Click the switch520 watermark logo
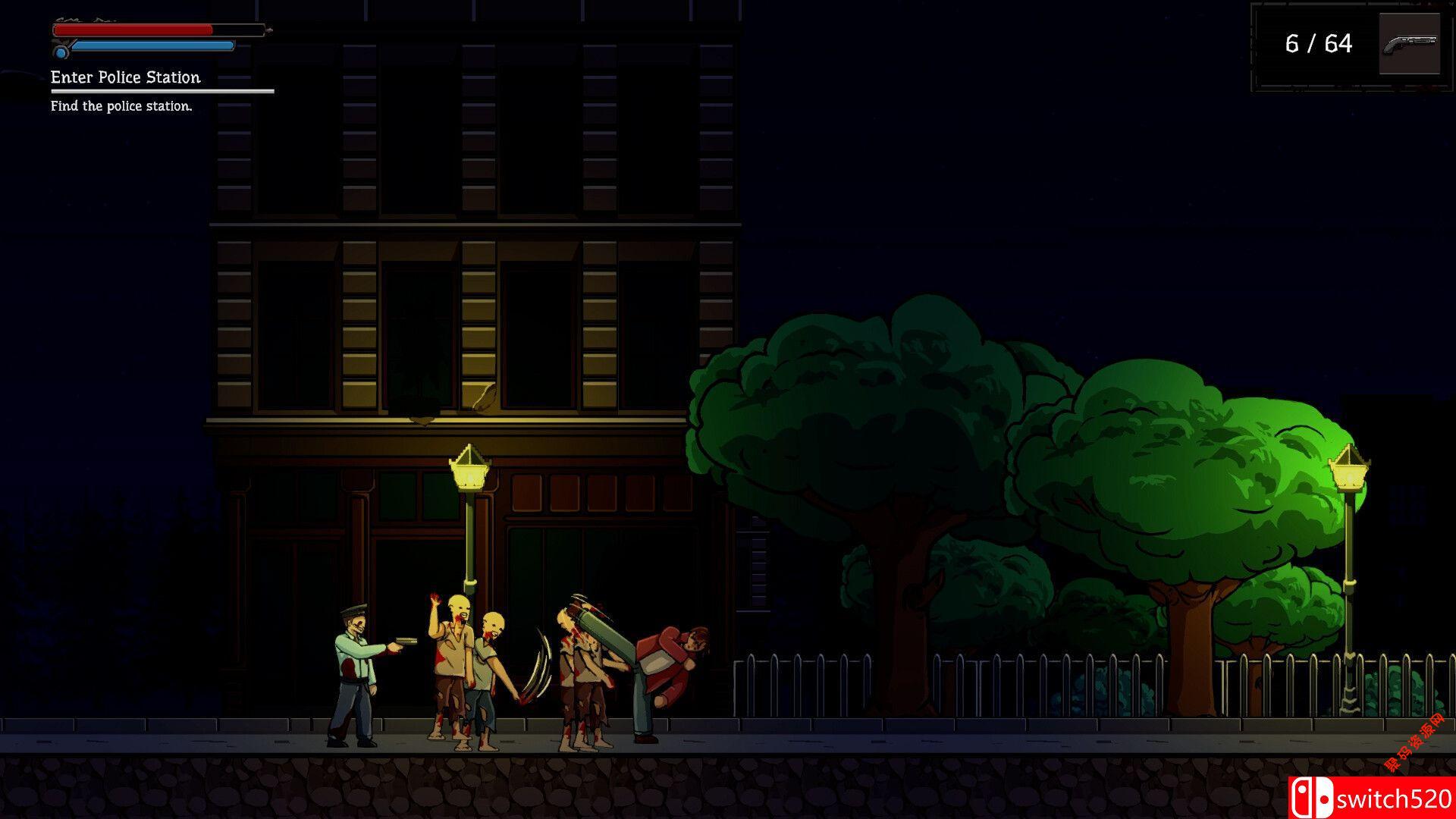This screenshot has height=819, width=1456. [1371, 798]
